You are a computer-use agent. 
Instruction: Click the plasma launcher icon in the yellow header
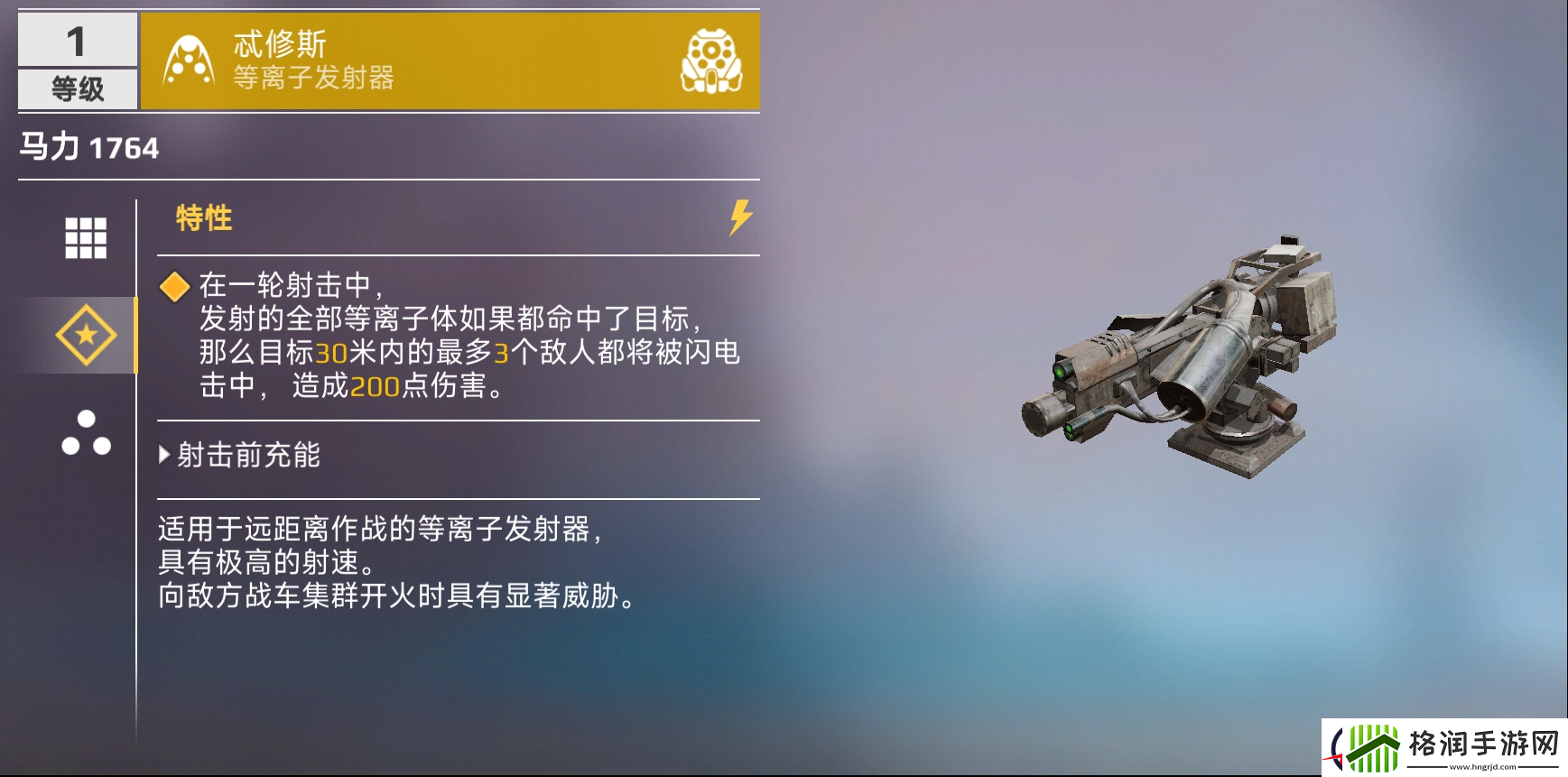(x=187, y=60)
